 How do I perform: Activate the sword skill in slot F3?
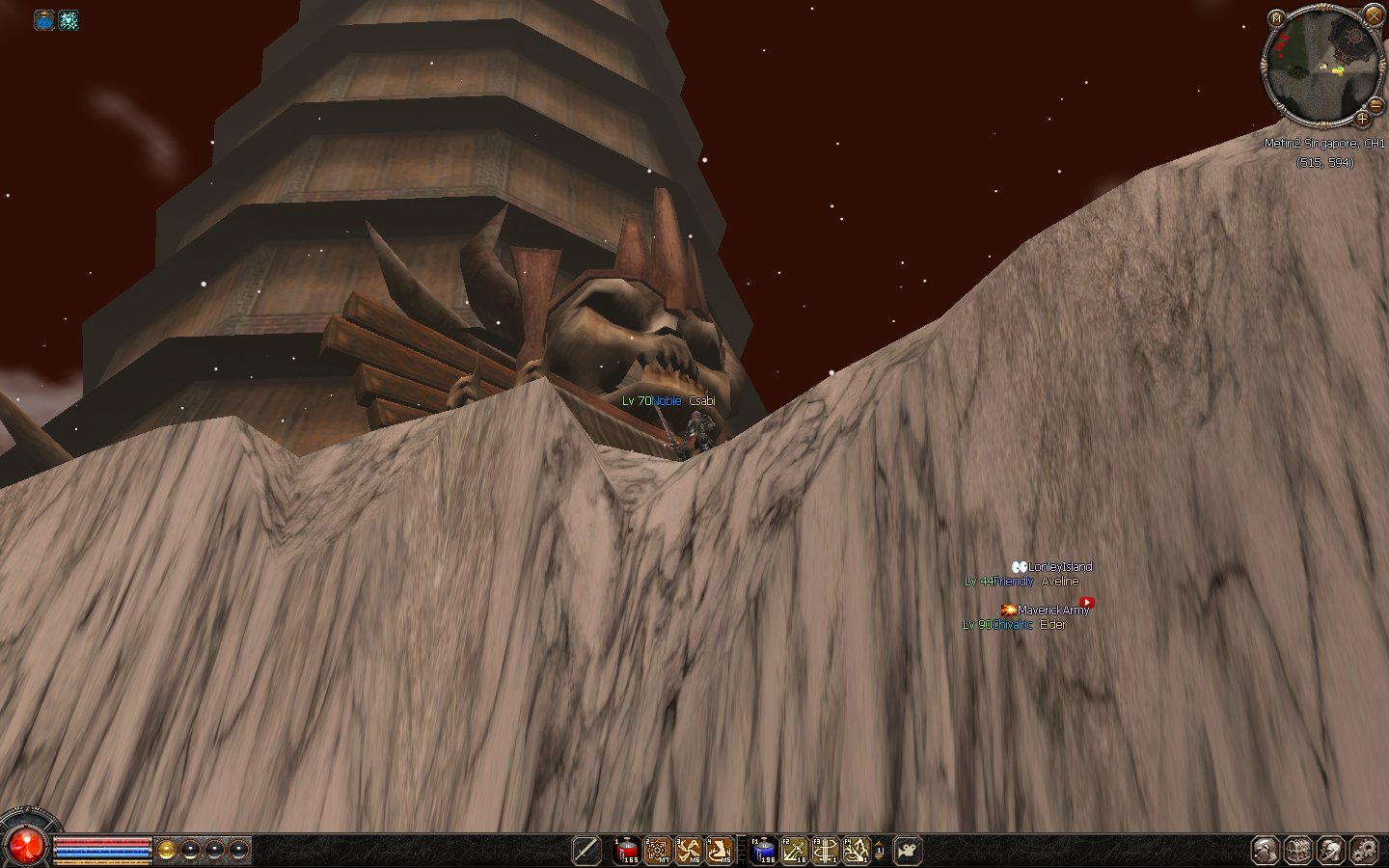[826, 850]
